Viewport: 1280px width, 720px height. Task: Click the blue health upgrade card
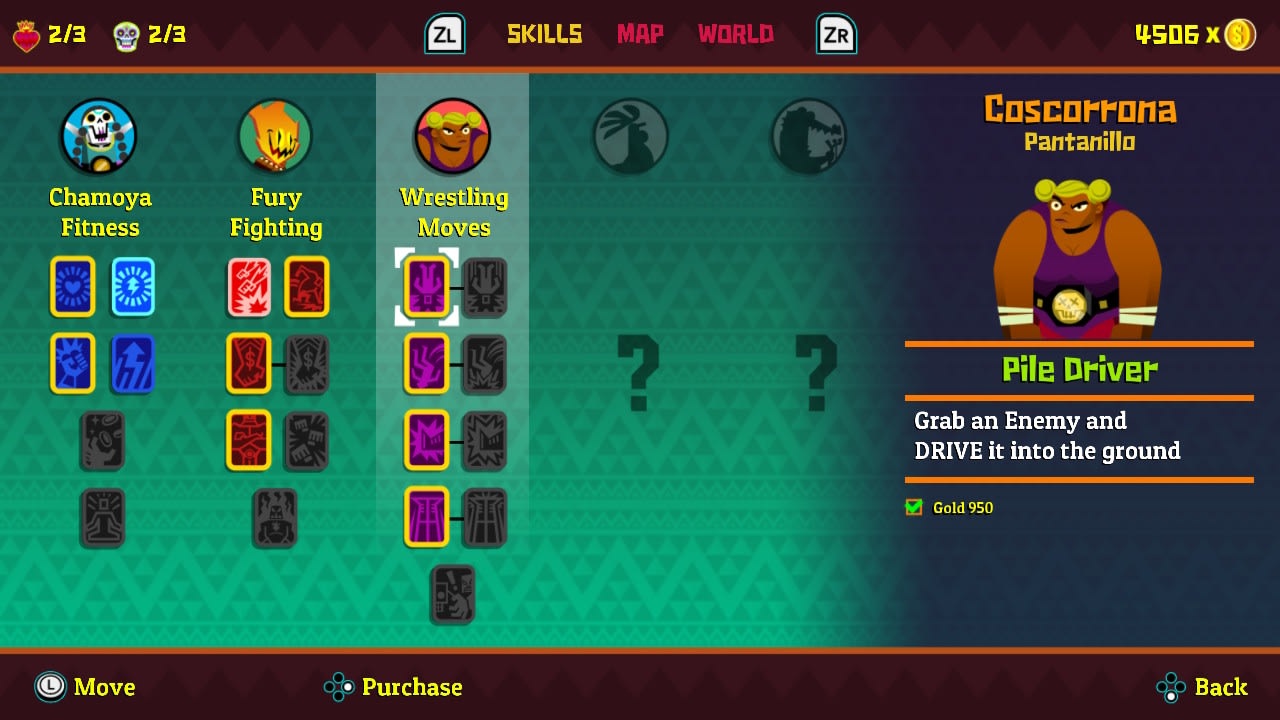pos(72,287)
